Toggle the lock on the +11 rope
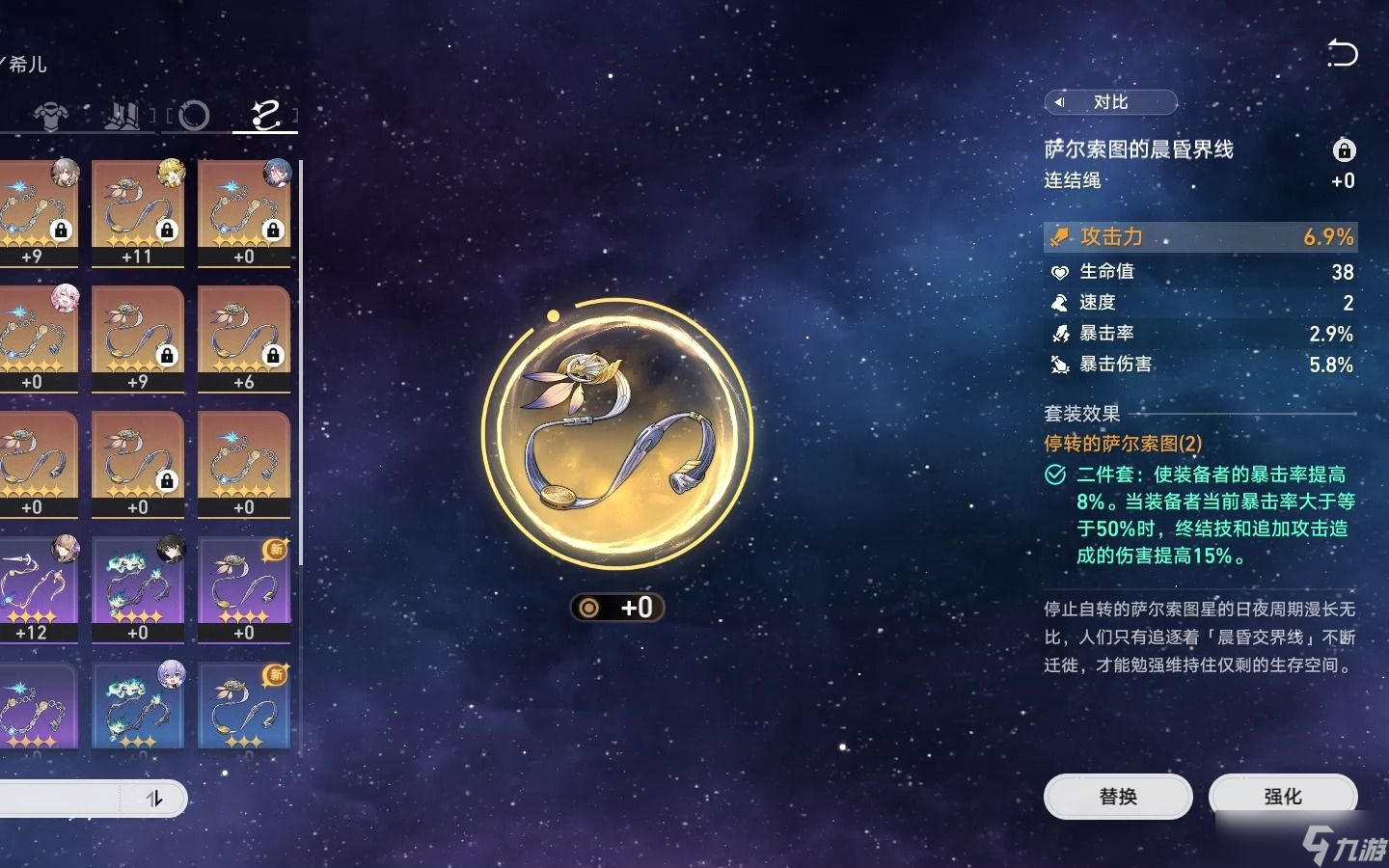Image resolution: width=1389 pixels, height=868 pixels. click(166, 230)
